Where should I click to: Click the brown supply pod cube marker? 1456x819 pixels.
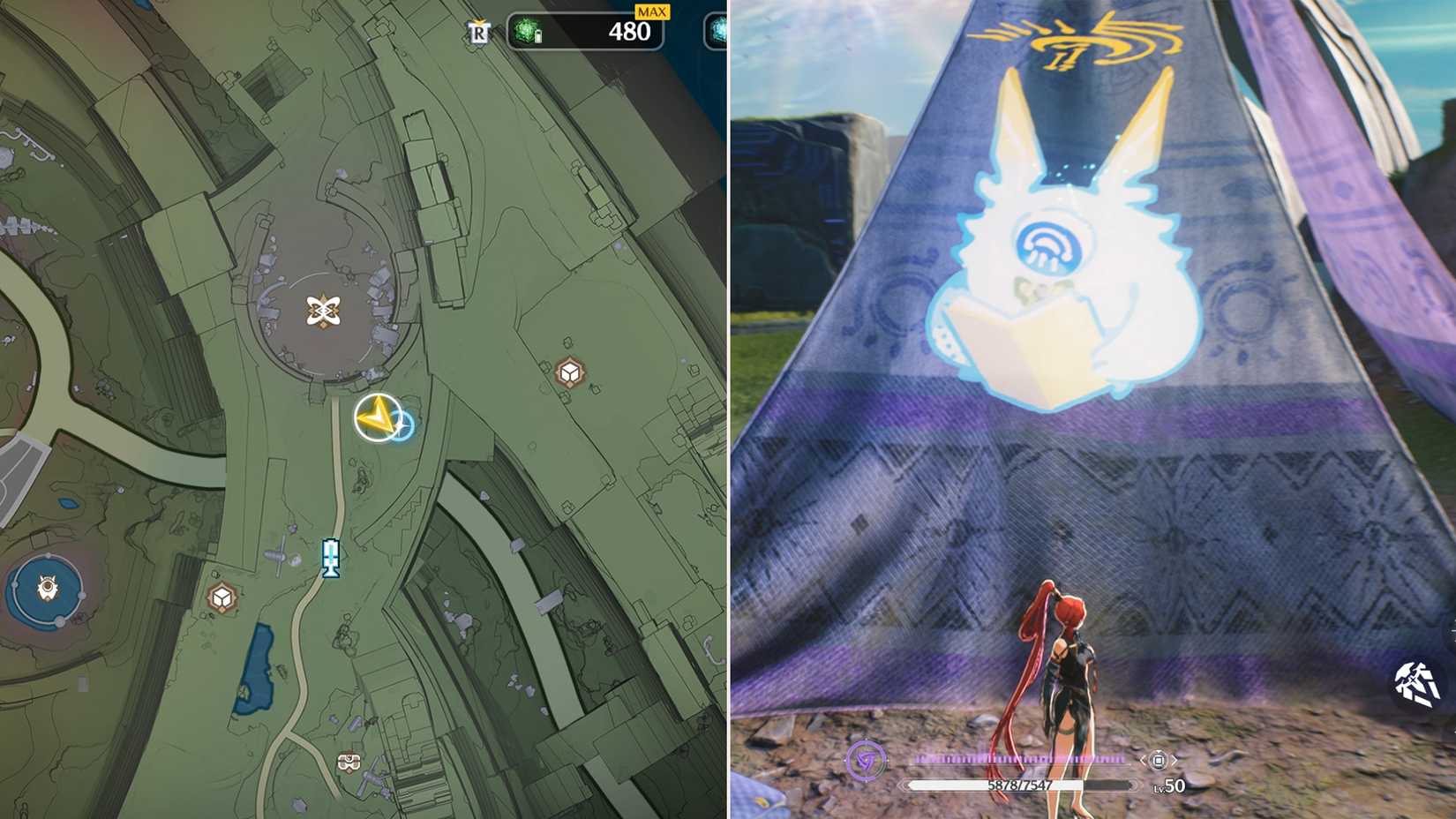[x=568, y=372]
